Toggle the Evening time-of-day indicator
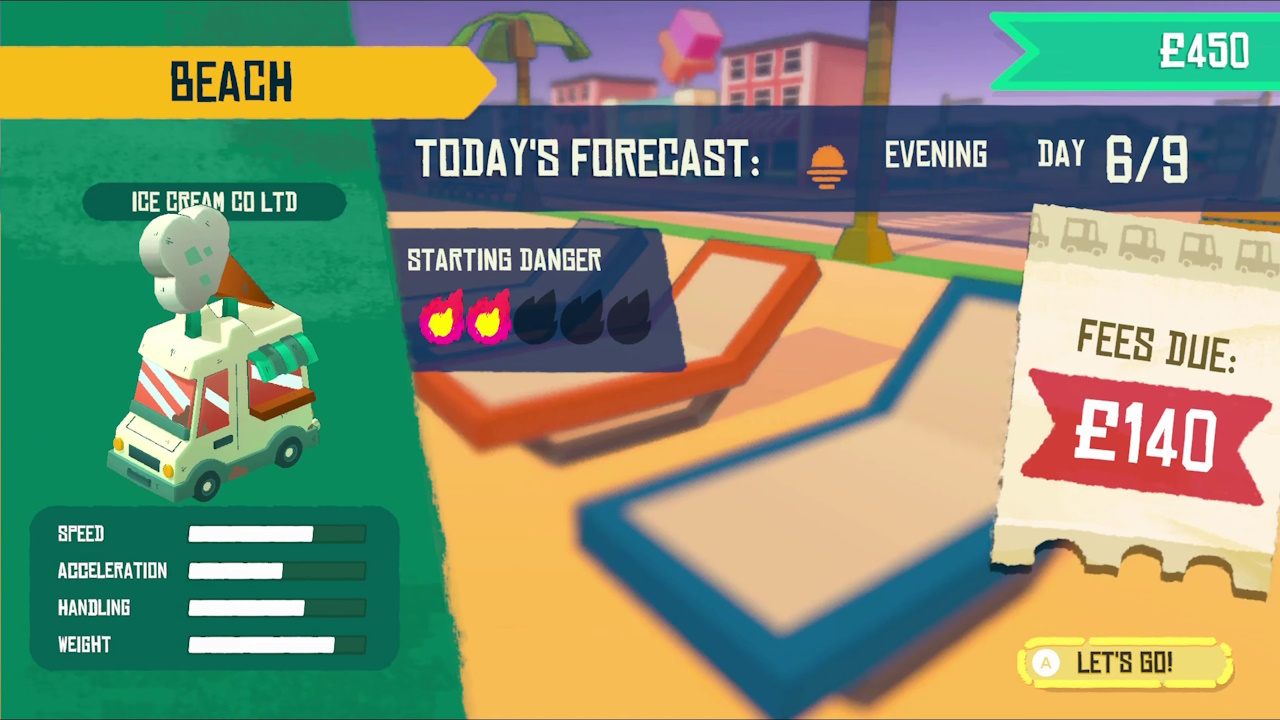The height and width of the screenshot is (720, 1280). point(934,155)
